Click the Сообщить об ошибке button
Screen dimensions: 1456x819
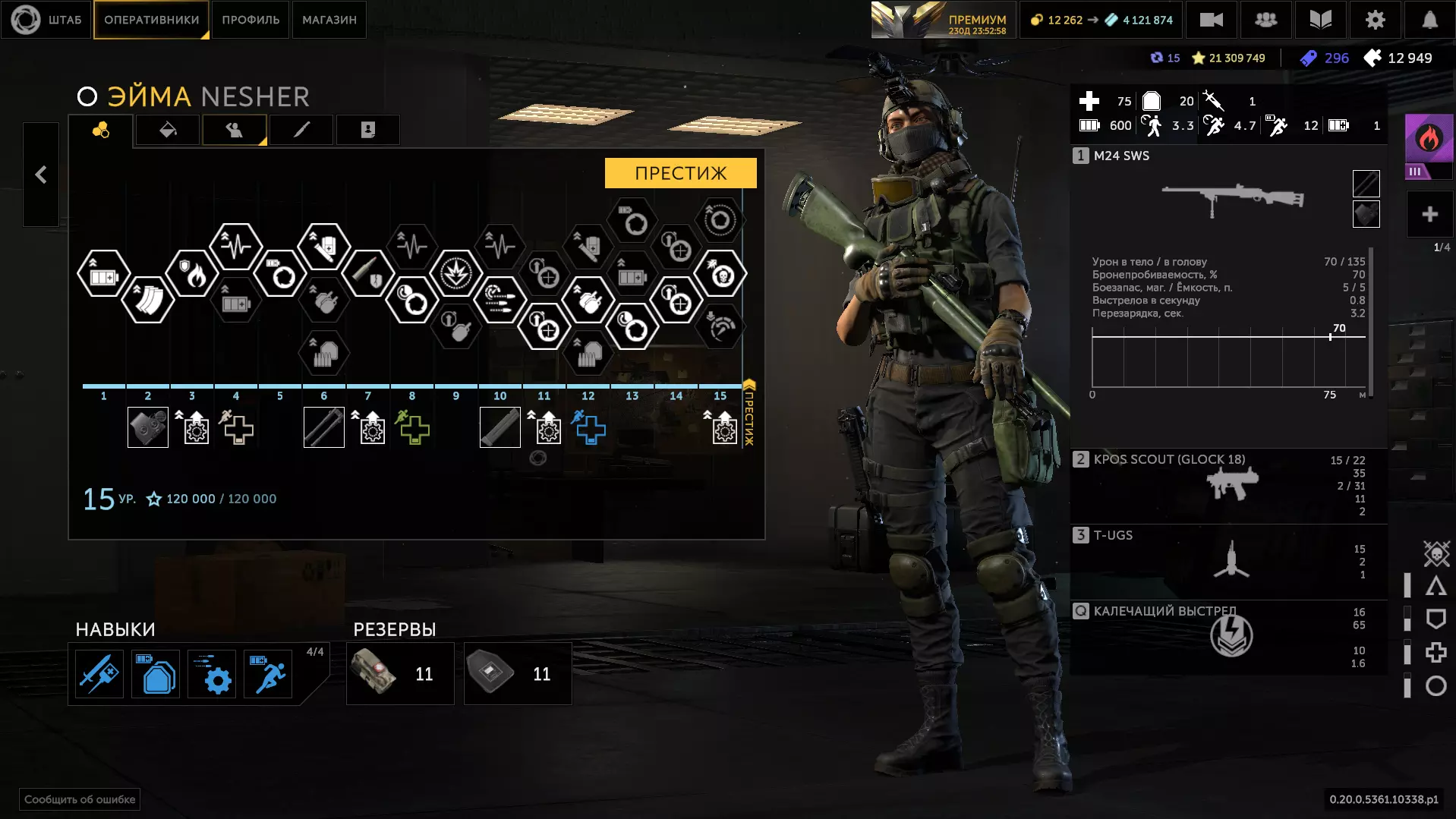[x=80, y=799]
